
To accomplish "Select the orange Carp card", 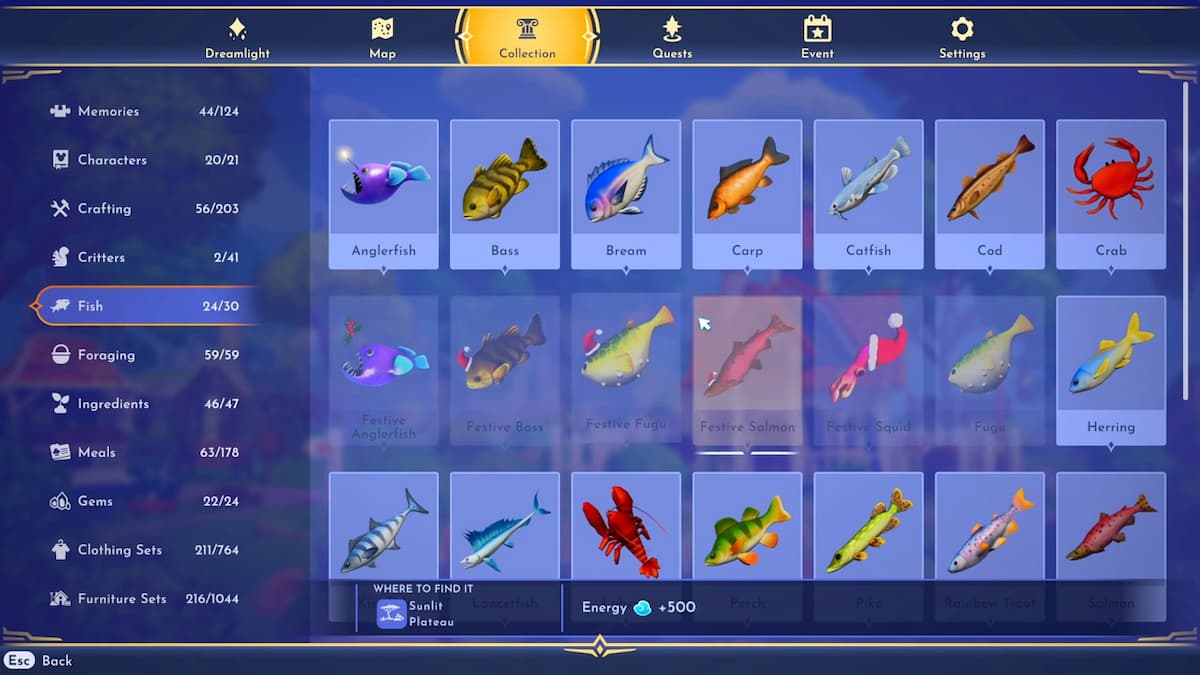I will click(747, 194).
